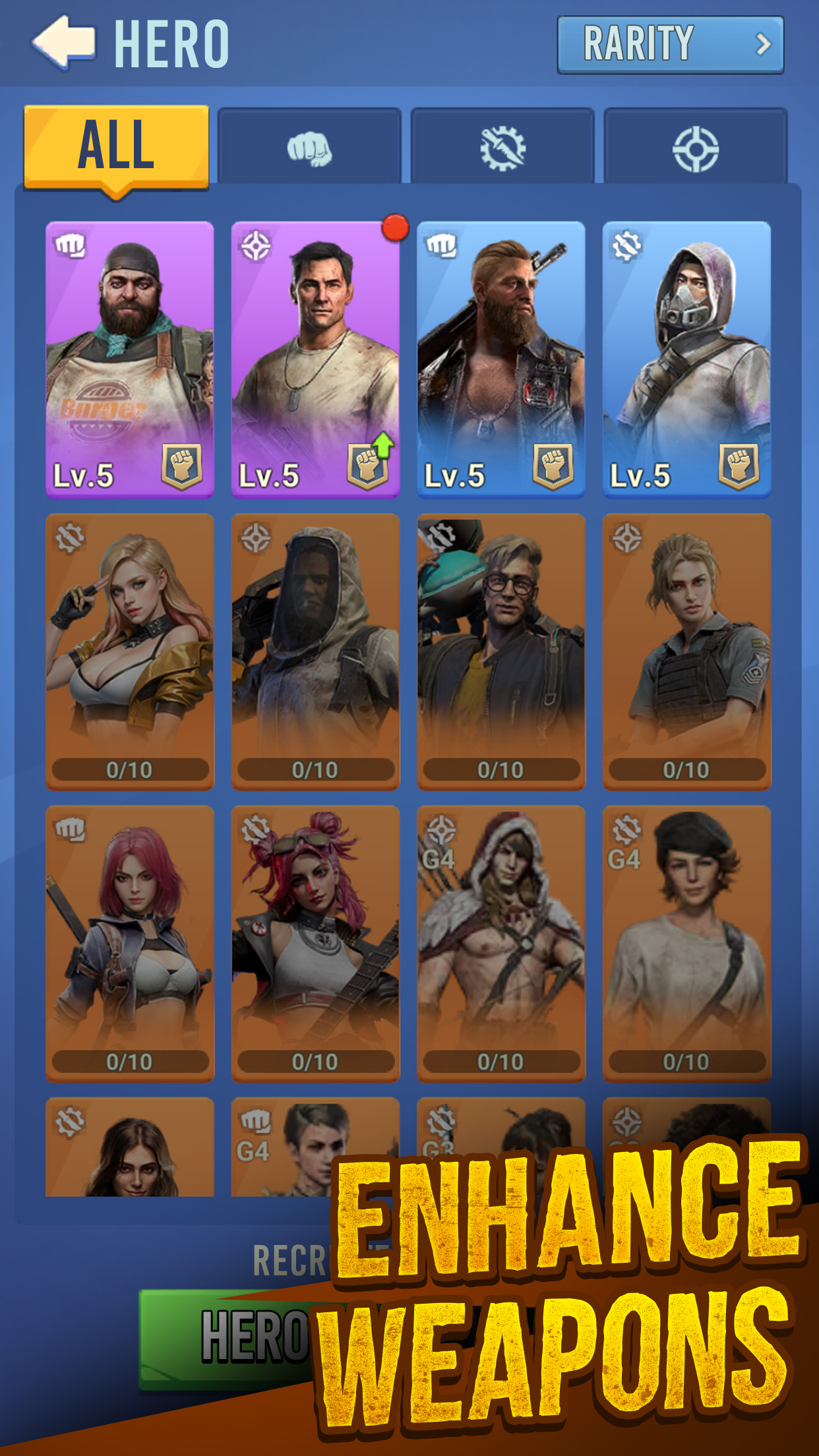This screenshot has width=819, height=1456.
Task: Select the red-haired woman with fist icon
Action: 130,943
